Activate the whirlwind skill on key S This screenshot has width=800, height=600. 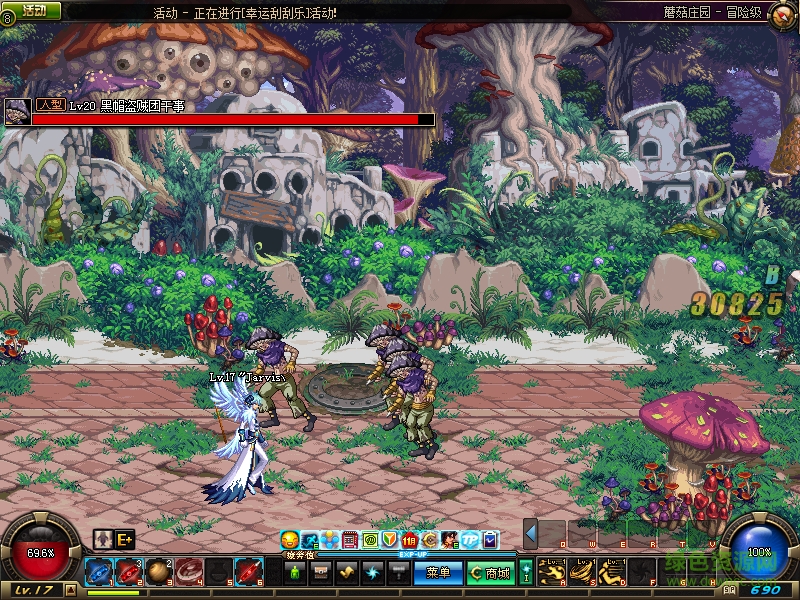click(582, 573)
